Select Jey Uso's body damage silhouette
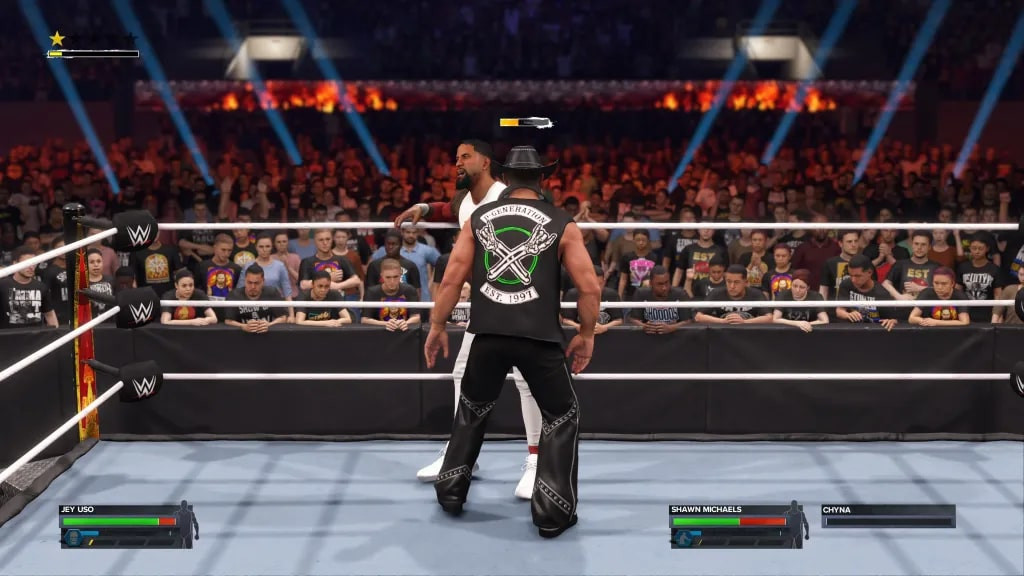 [187, 524]
